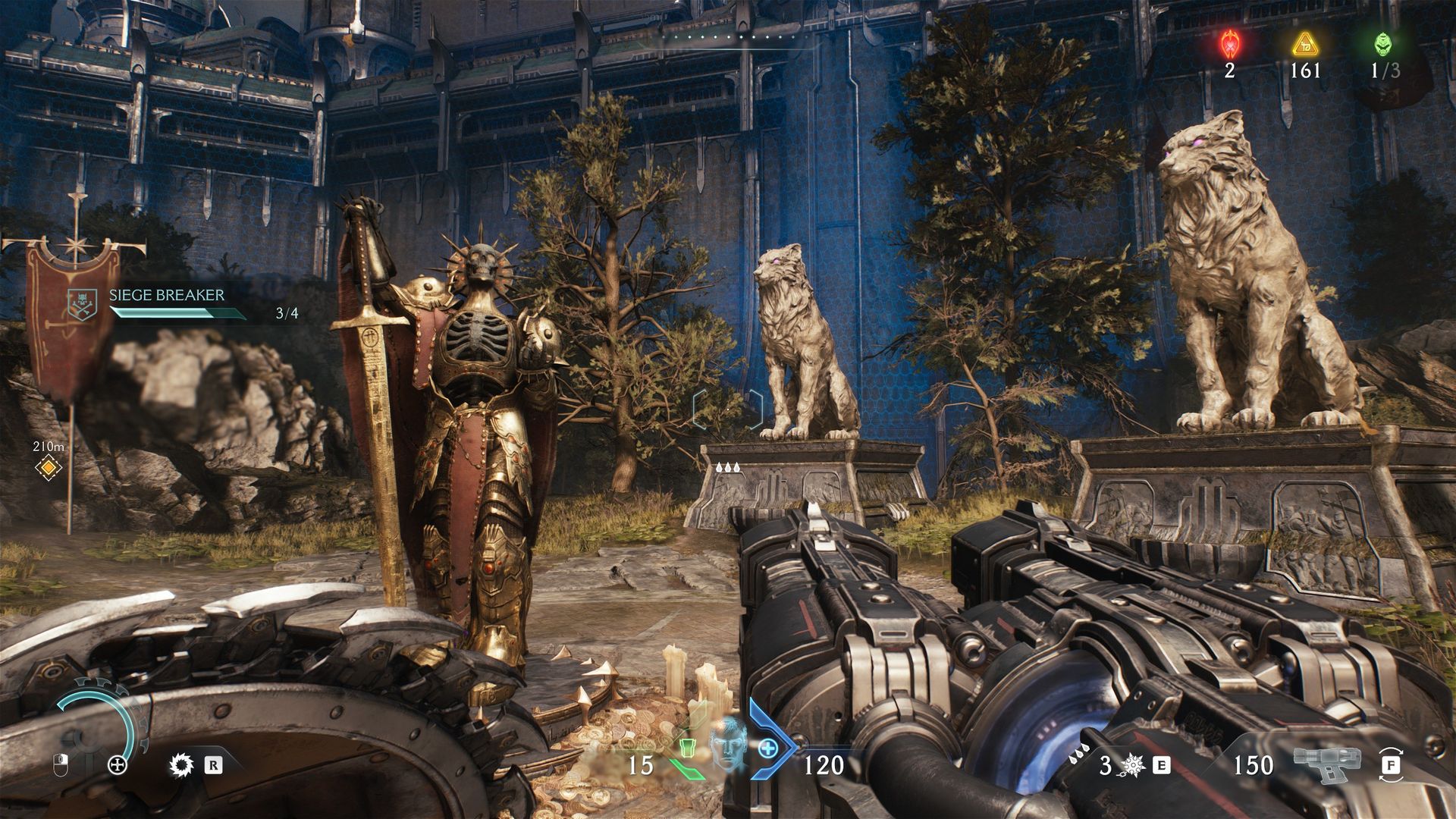This screenshot has width=1456, height=819.
Task: Click the green Slayer helmet secrets icon
Action: coord(1383,45)
